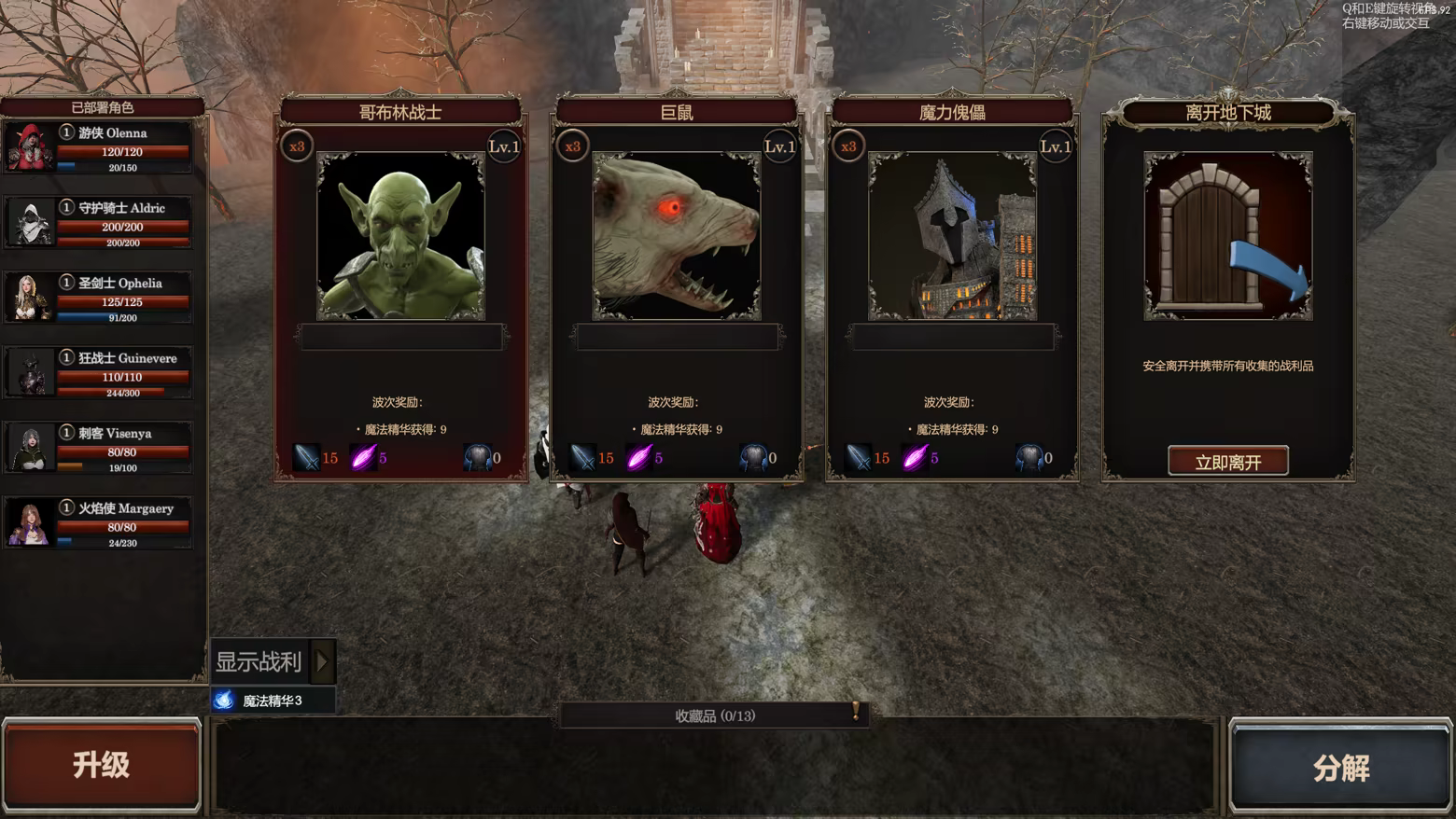Choose fire mage Margaery from the roster
The image size is (1456, 819).
point(99,523)
